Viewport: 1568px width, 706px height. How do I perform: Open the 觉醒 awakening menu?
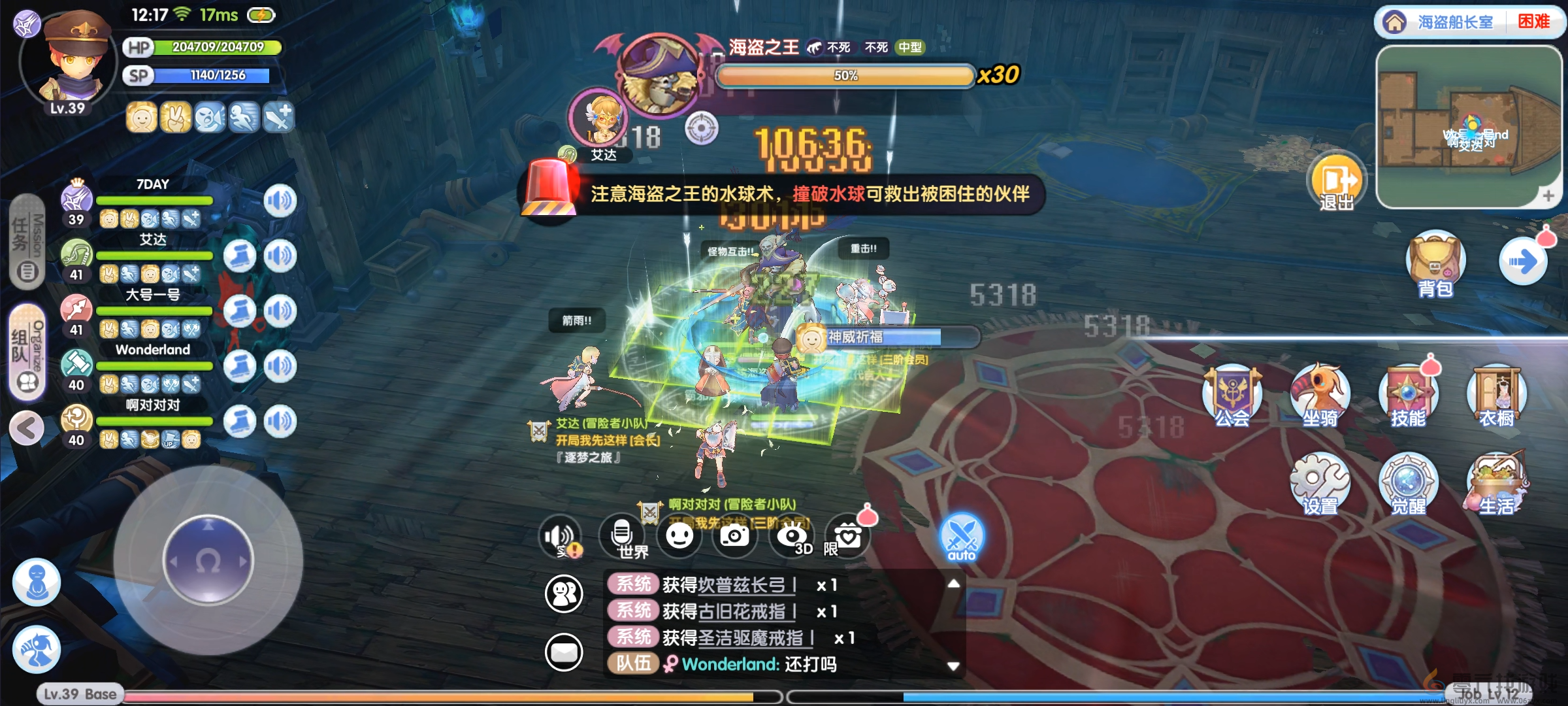[x=1408, y=485]
